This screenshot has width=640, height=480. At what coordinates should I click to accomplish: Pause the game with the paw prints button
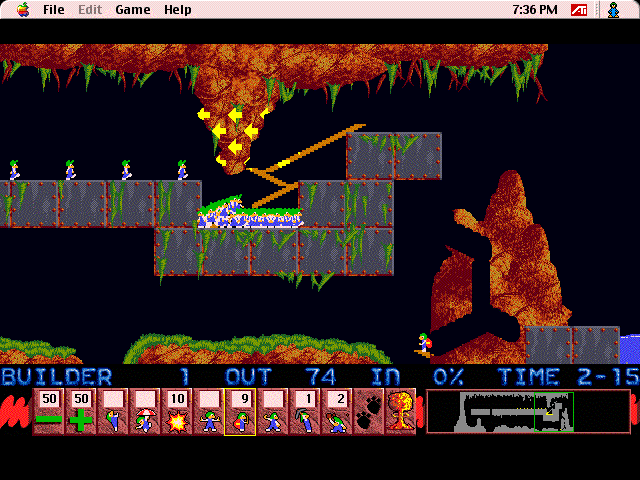point(368,412)
